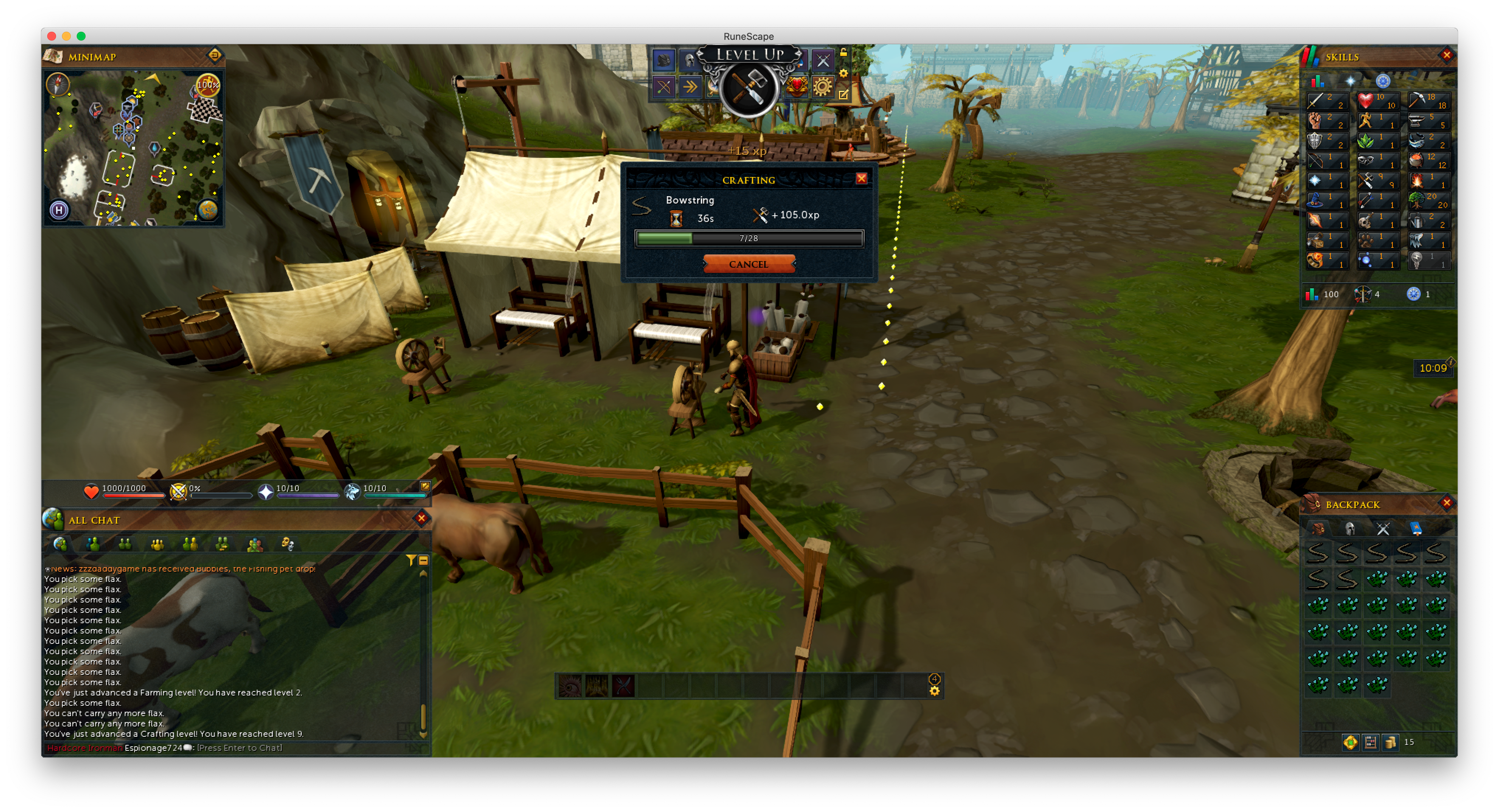Screen dimensions: 1499x812
Task: Open the coin pouch in Backpack
Action: (x=1391, y=742)
